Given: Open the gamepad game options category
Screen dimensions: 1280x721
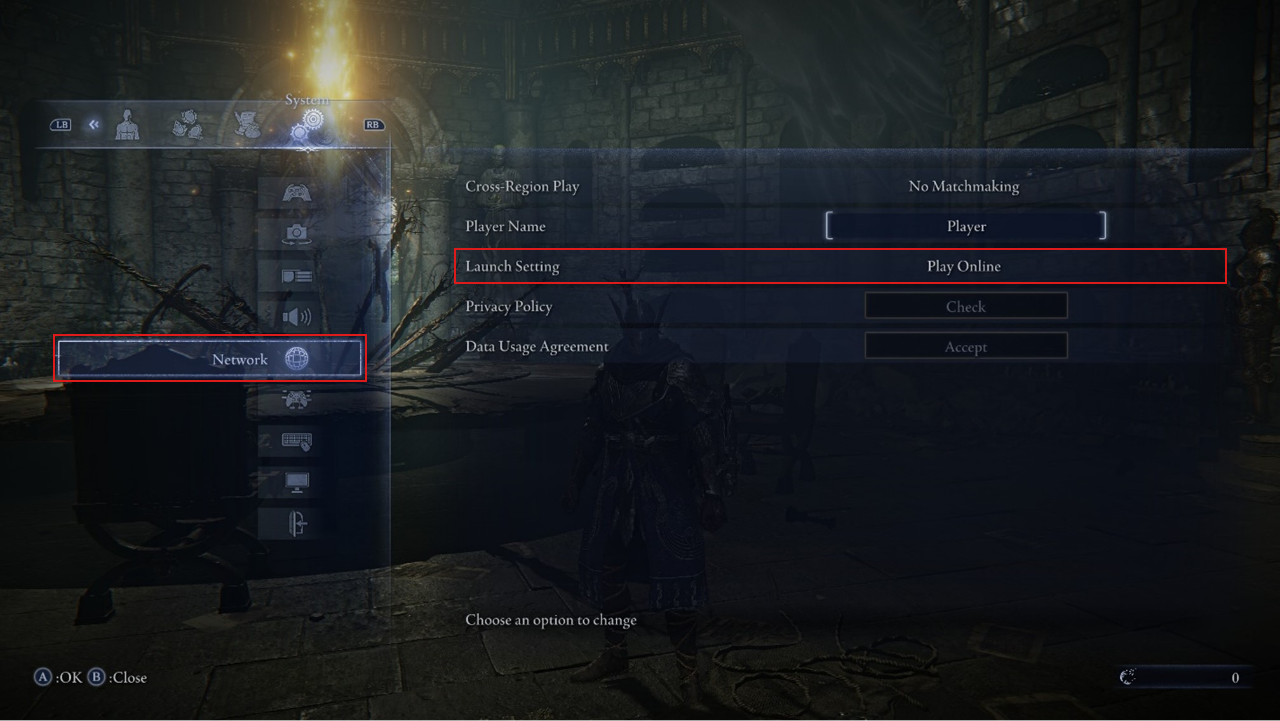Looking at the screenshot, I should [297, 192].
